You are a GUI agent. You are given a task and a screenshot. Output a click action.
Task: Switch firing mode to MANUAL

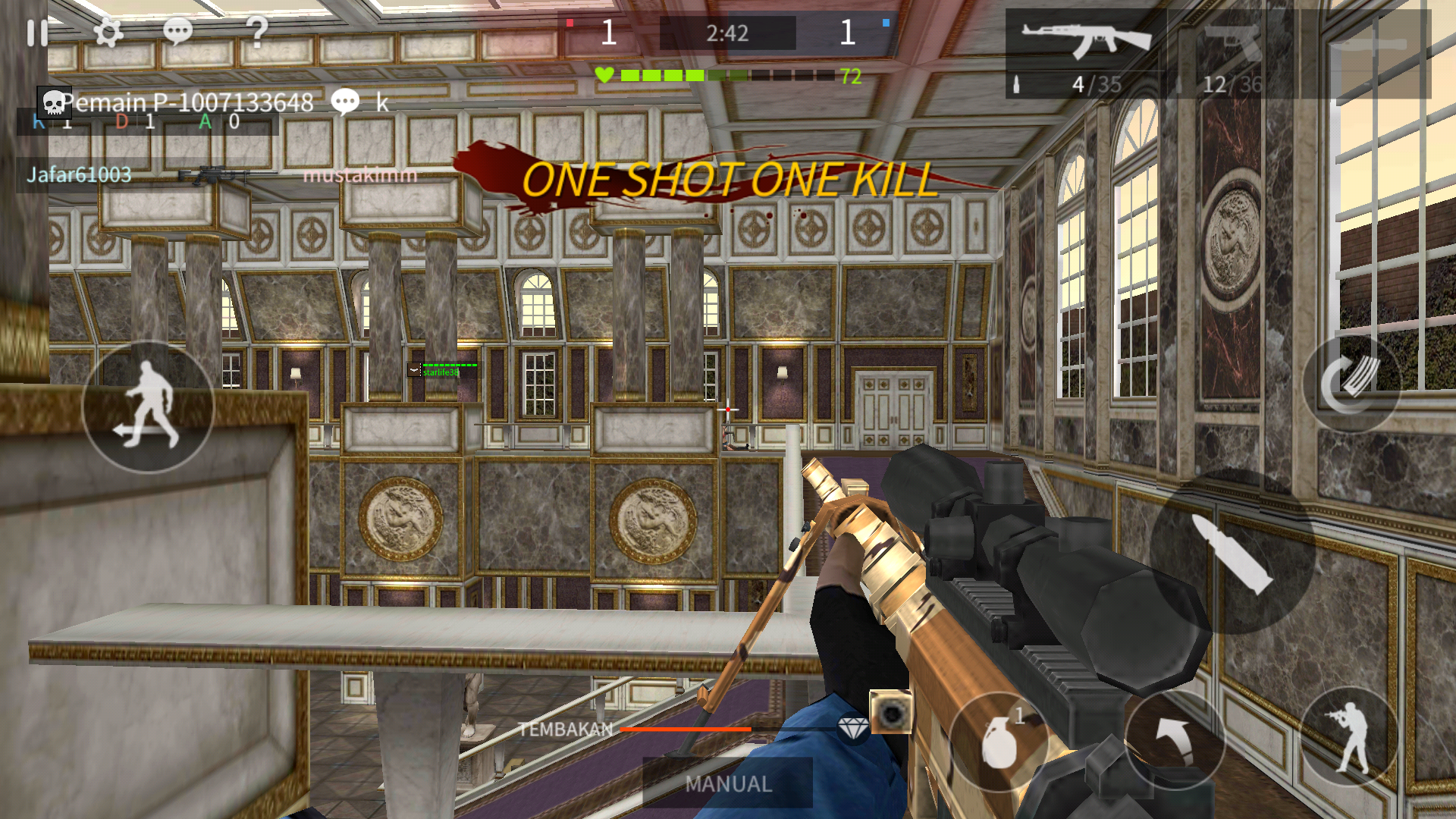[x=726, y=784]
